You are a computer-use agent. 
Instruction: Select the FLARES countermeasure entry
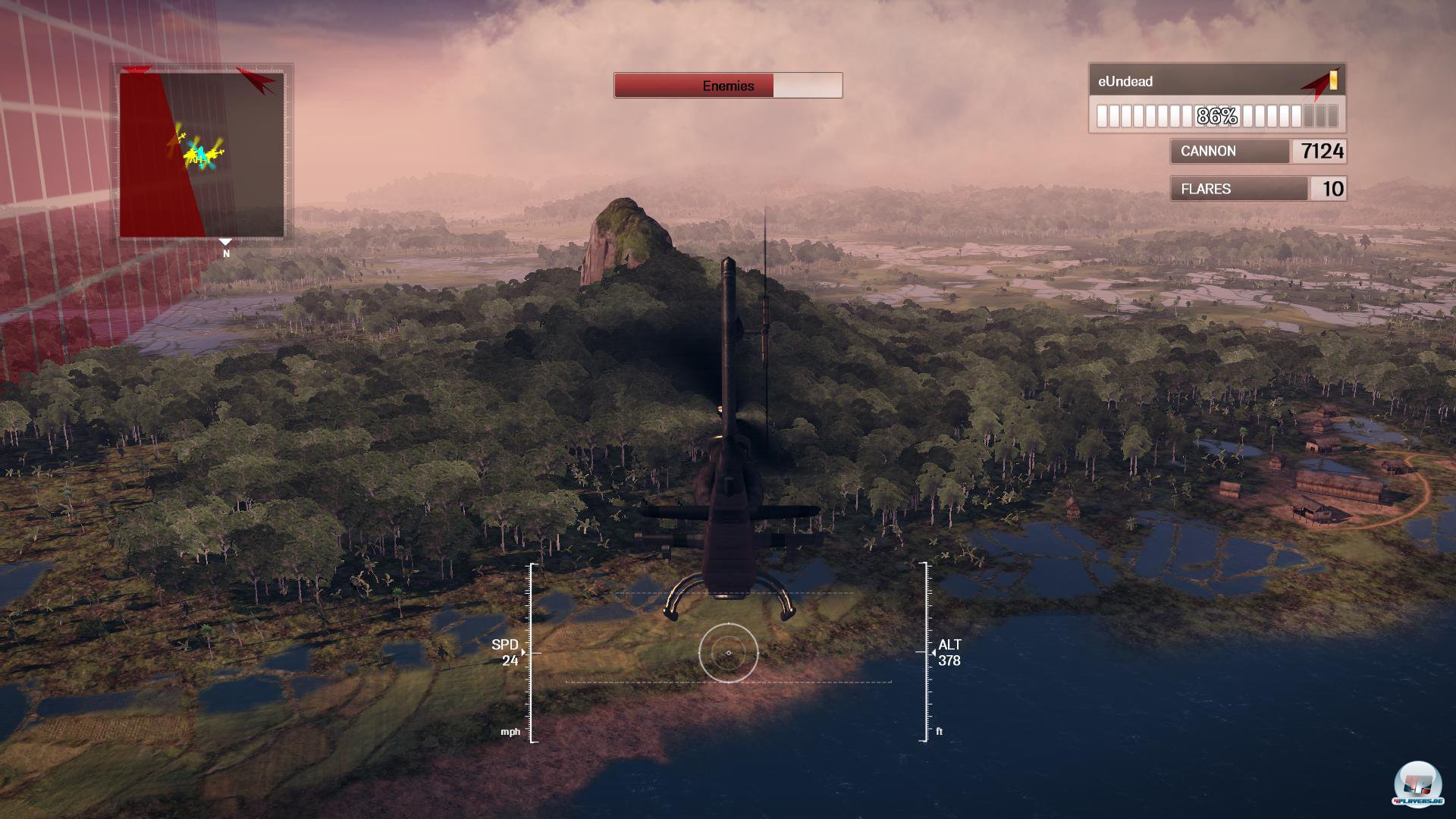[1257, 189]
